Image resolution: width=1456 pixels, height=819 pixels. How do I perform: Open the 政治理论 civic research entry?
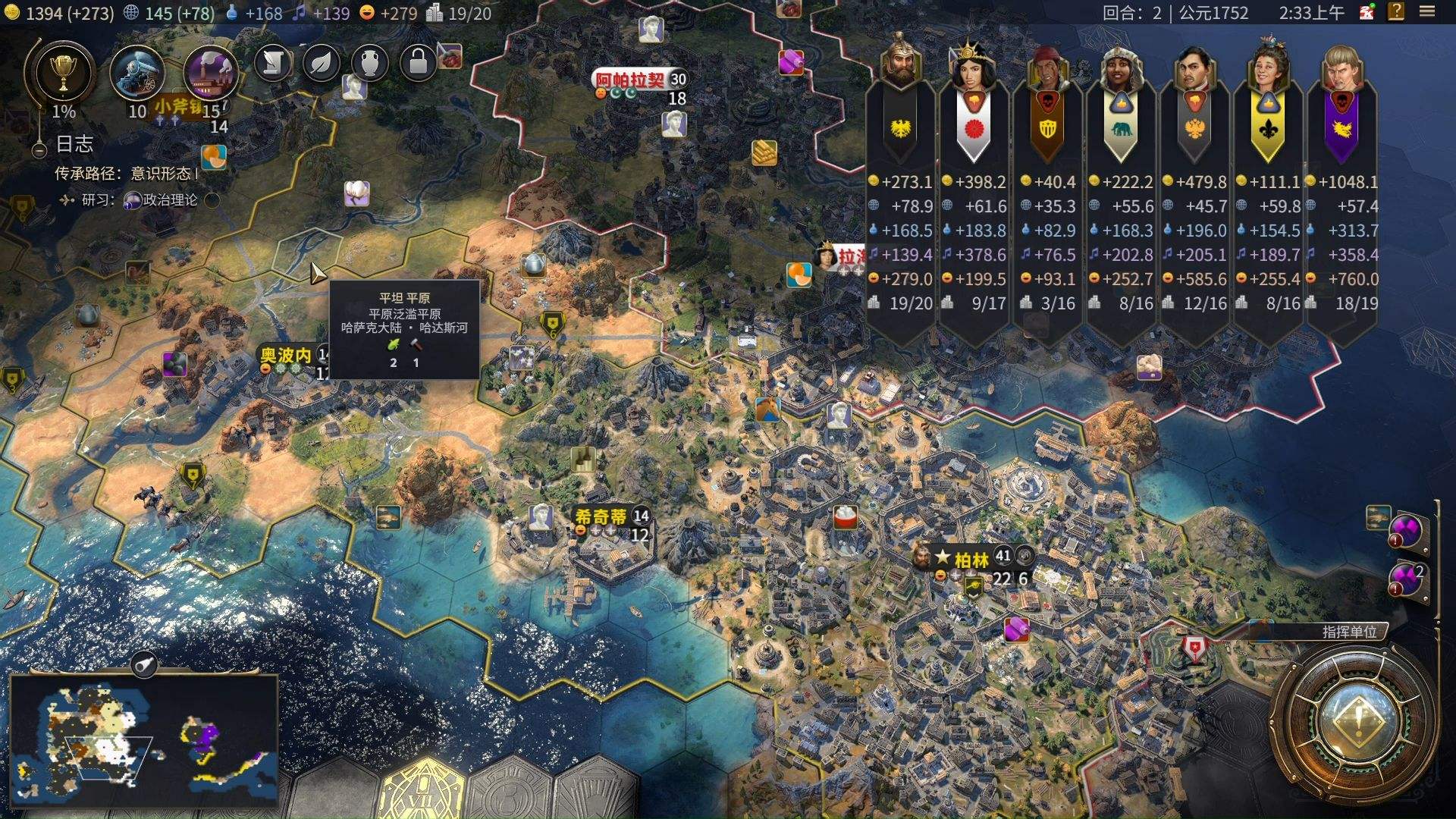168,200
